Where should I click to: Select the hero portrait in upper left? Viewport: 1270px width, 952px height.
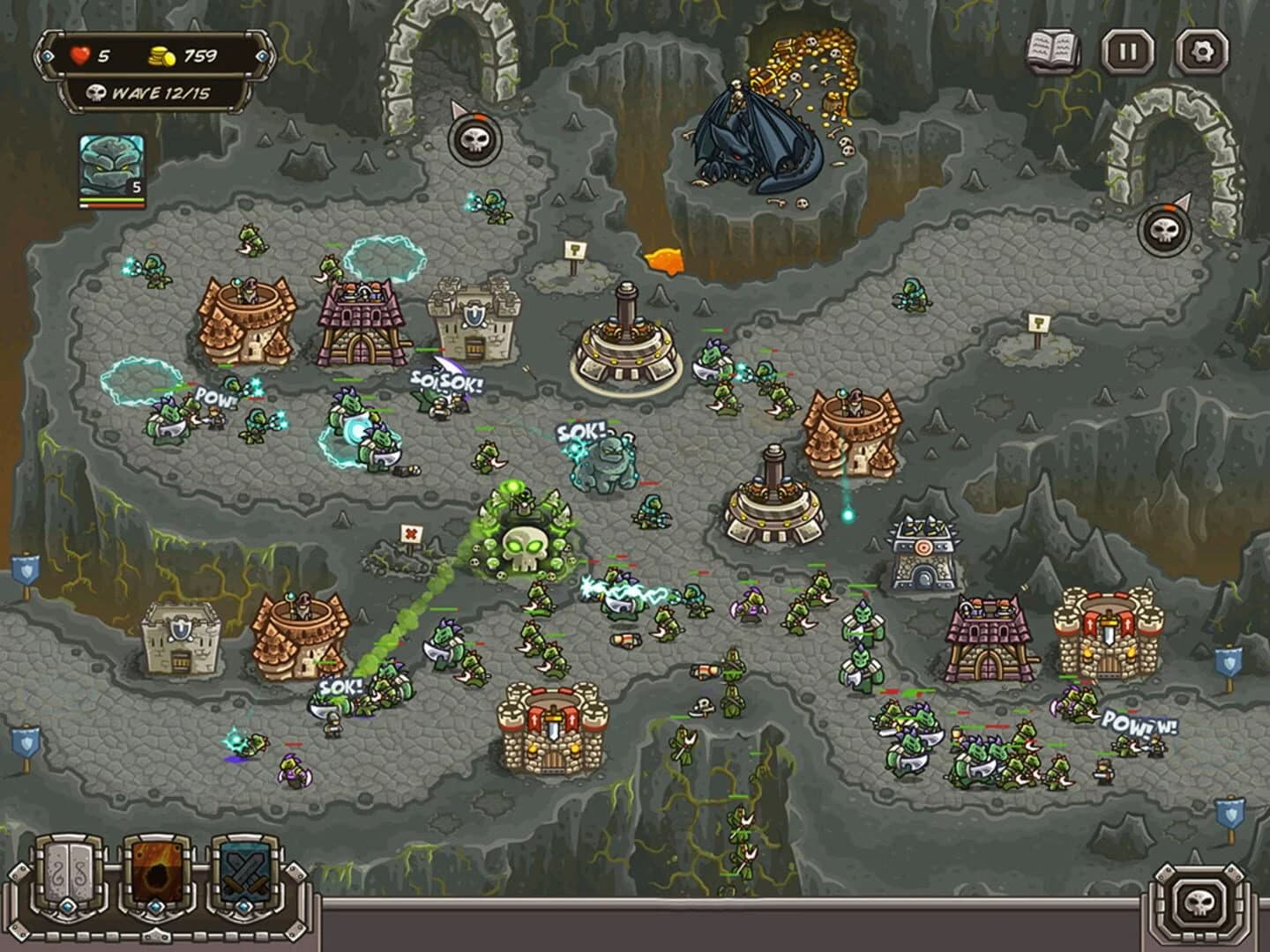(x=111, y=163)
